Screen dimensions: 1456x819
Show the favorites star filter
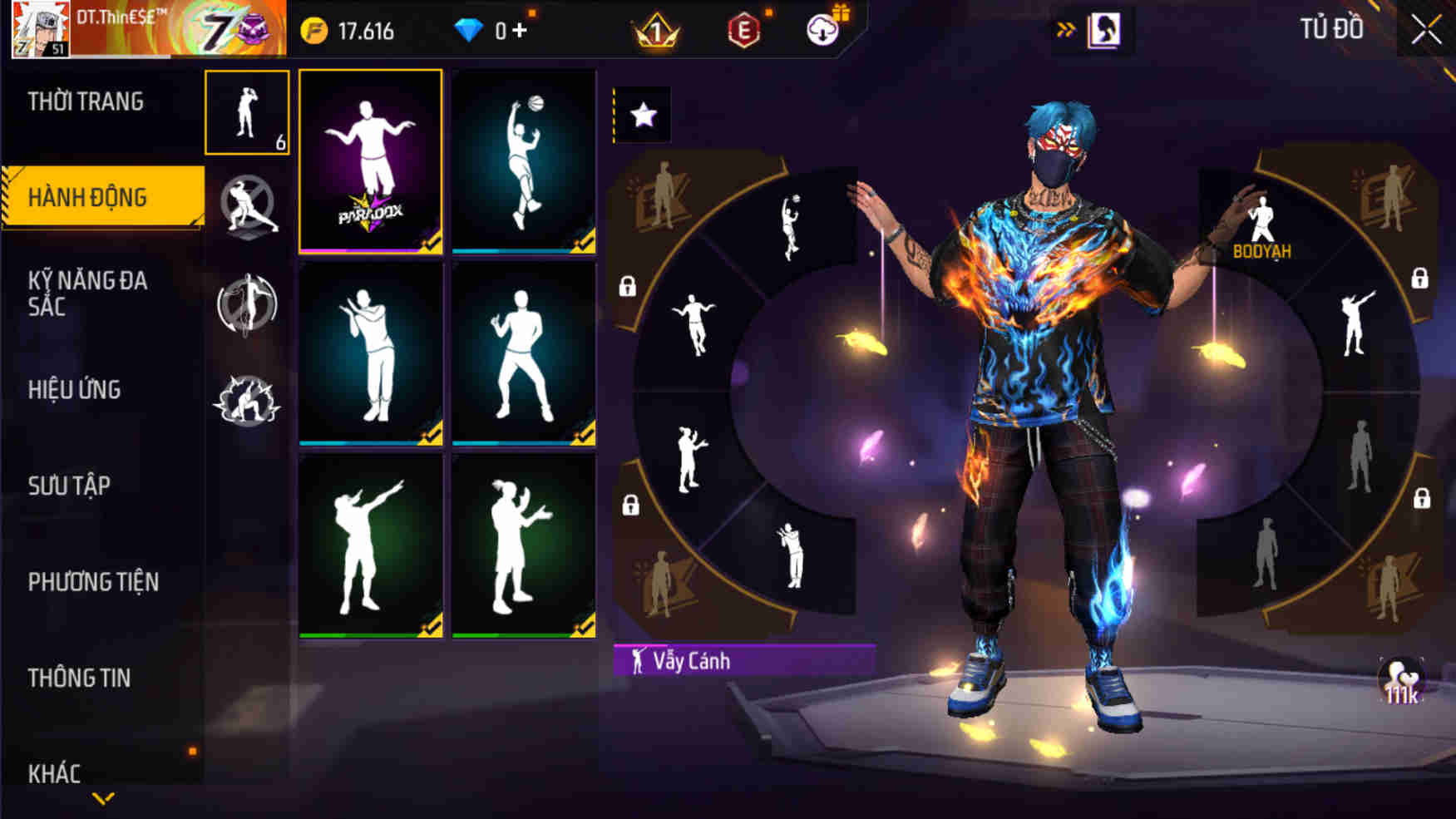pyautogui.click(x=644, y=115)
